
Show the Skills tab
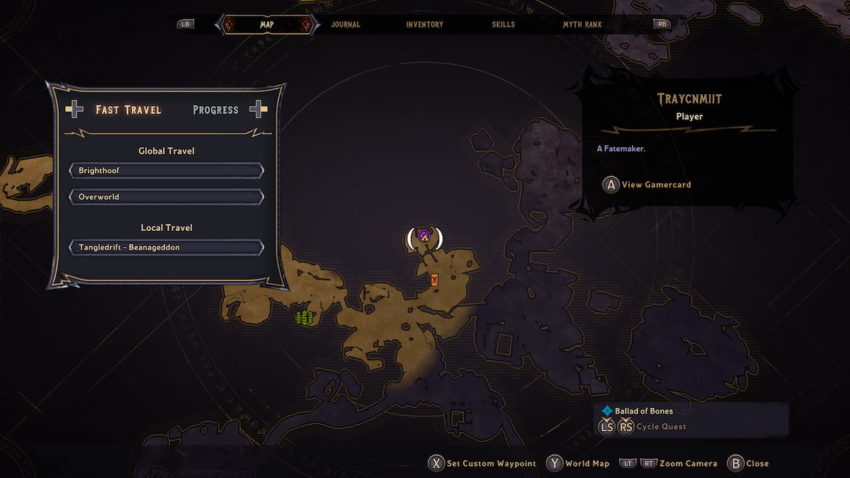[504, 24]
